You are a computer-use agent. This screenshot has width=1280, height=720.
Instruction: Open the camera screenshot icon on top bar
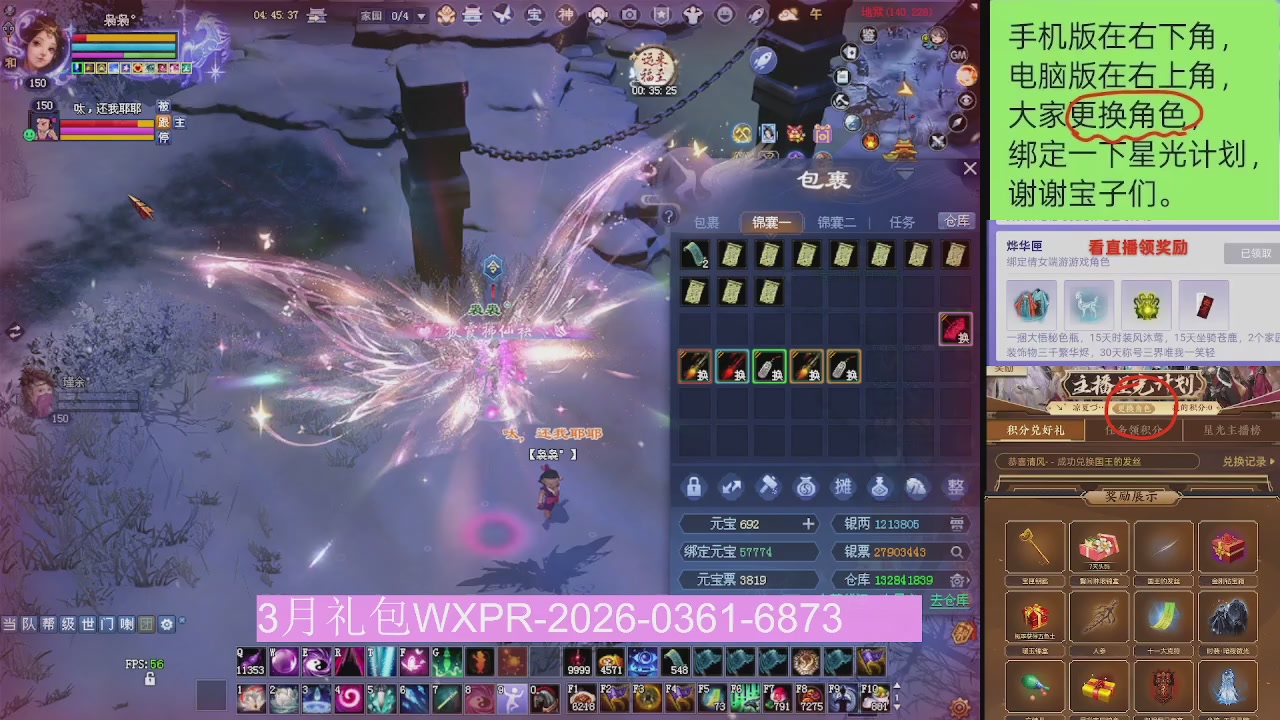pyautogui.click(x=629, y=16)
